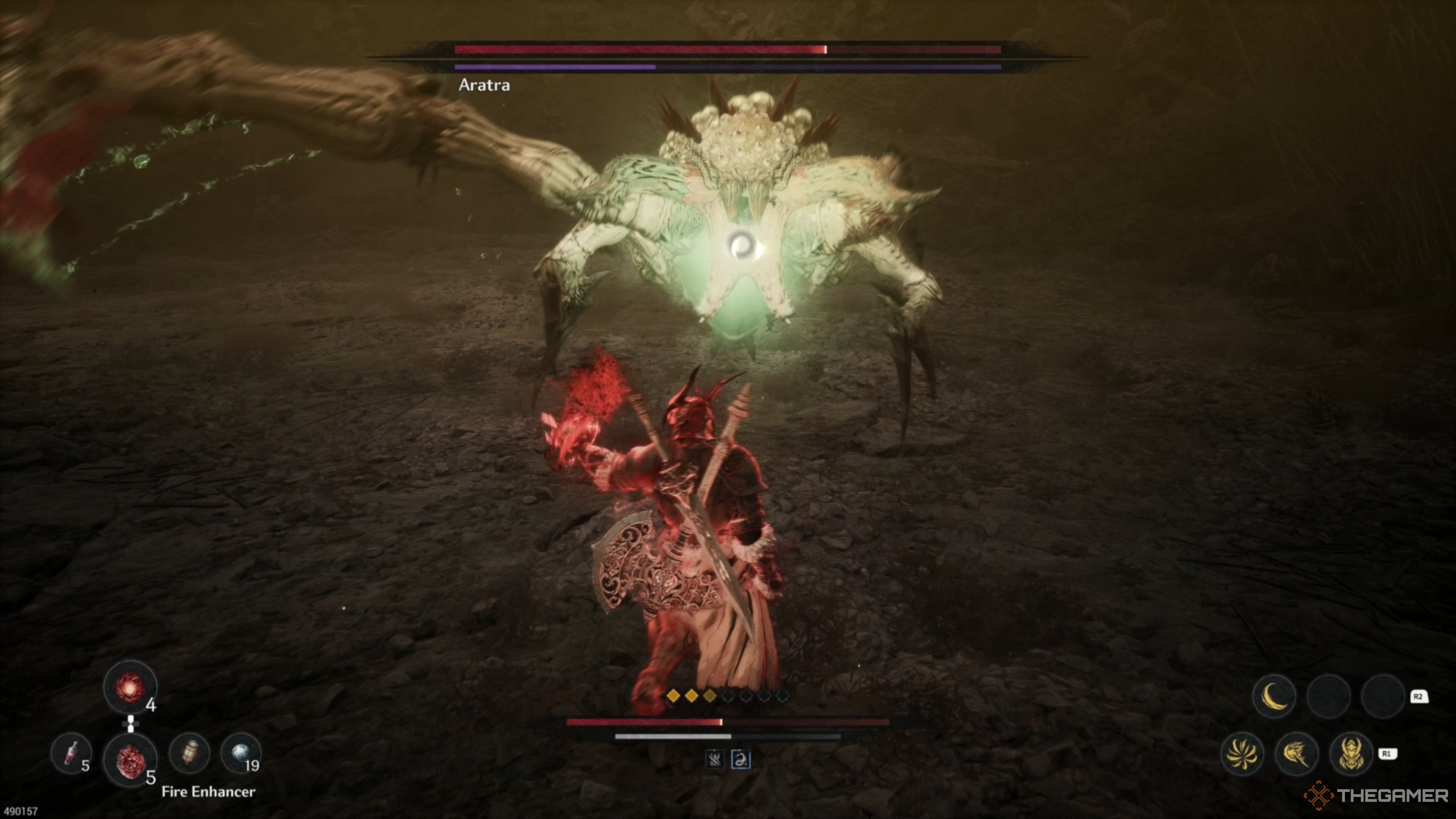Click the crossed blades stance icon

715,759
